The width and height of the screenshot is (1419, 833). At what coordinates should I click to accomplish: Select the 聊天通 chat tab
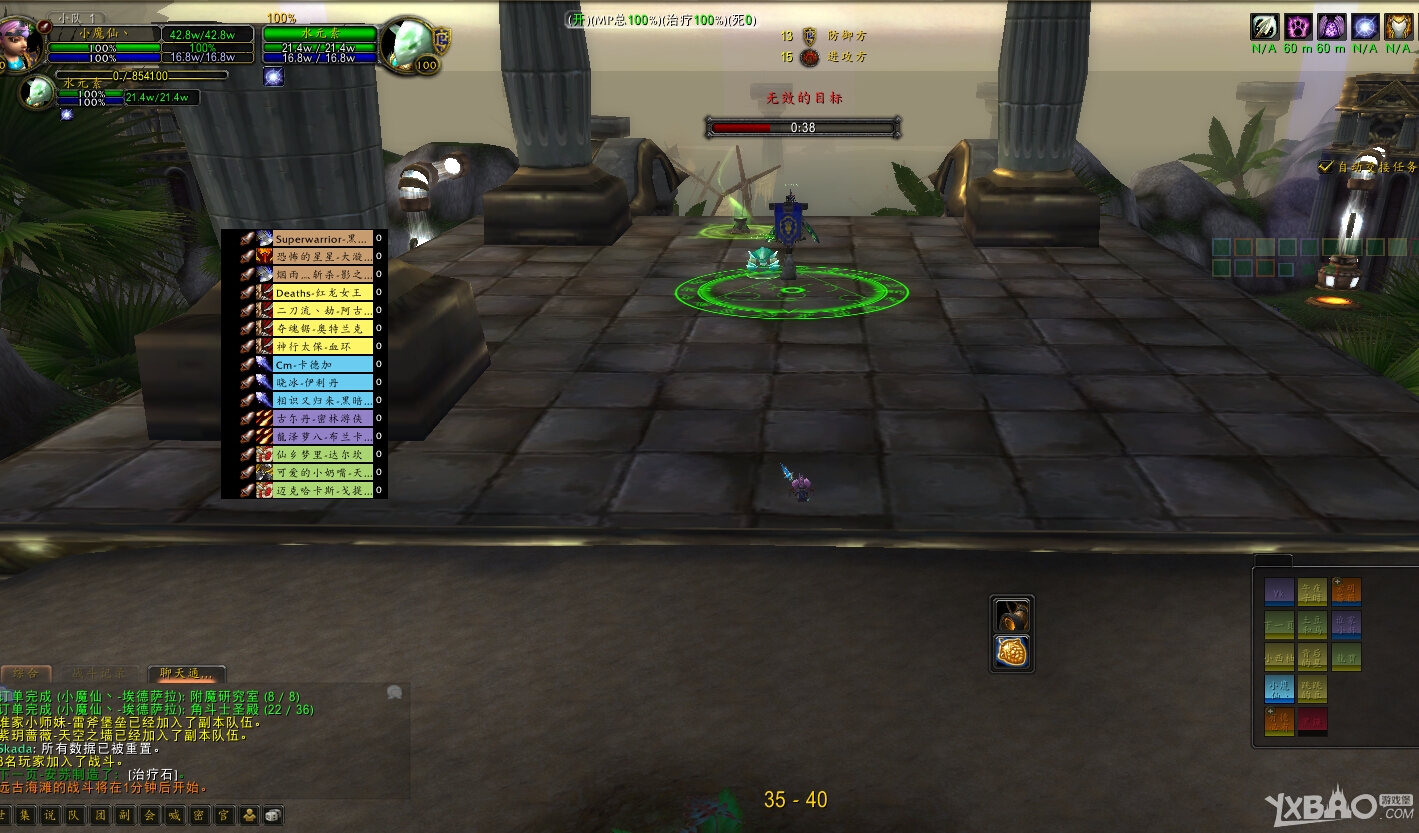coord(186,674)
